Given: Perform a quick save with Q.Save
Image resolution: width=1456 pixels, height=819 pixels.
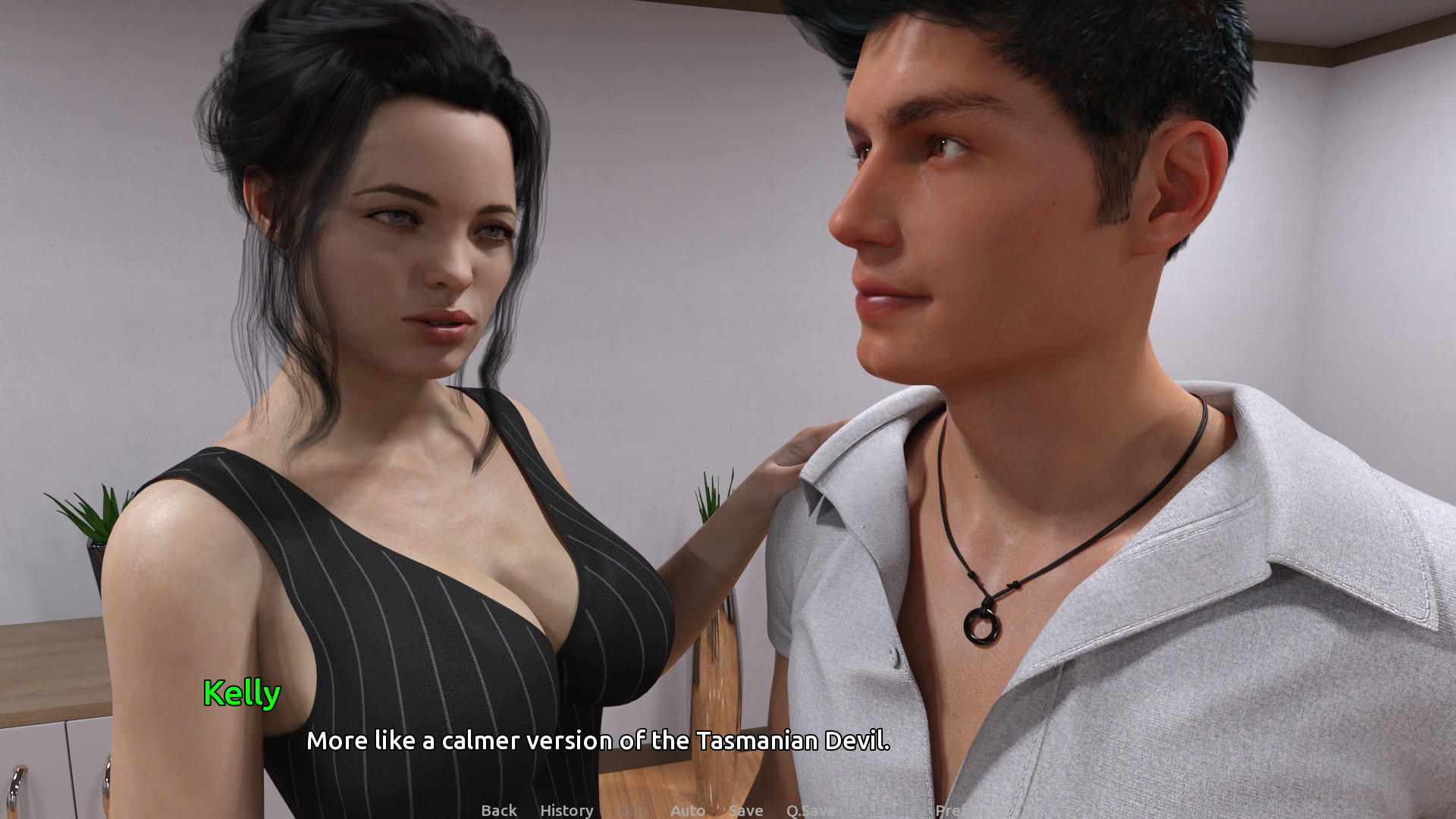Looking at the screenshot, I should pyautogui.click(x=811, y=810).
